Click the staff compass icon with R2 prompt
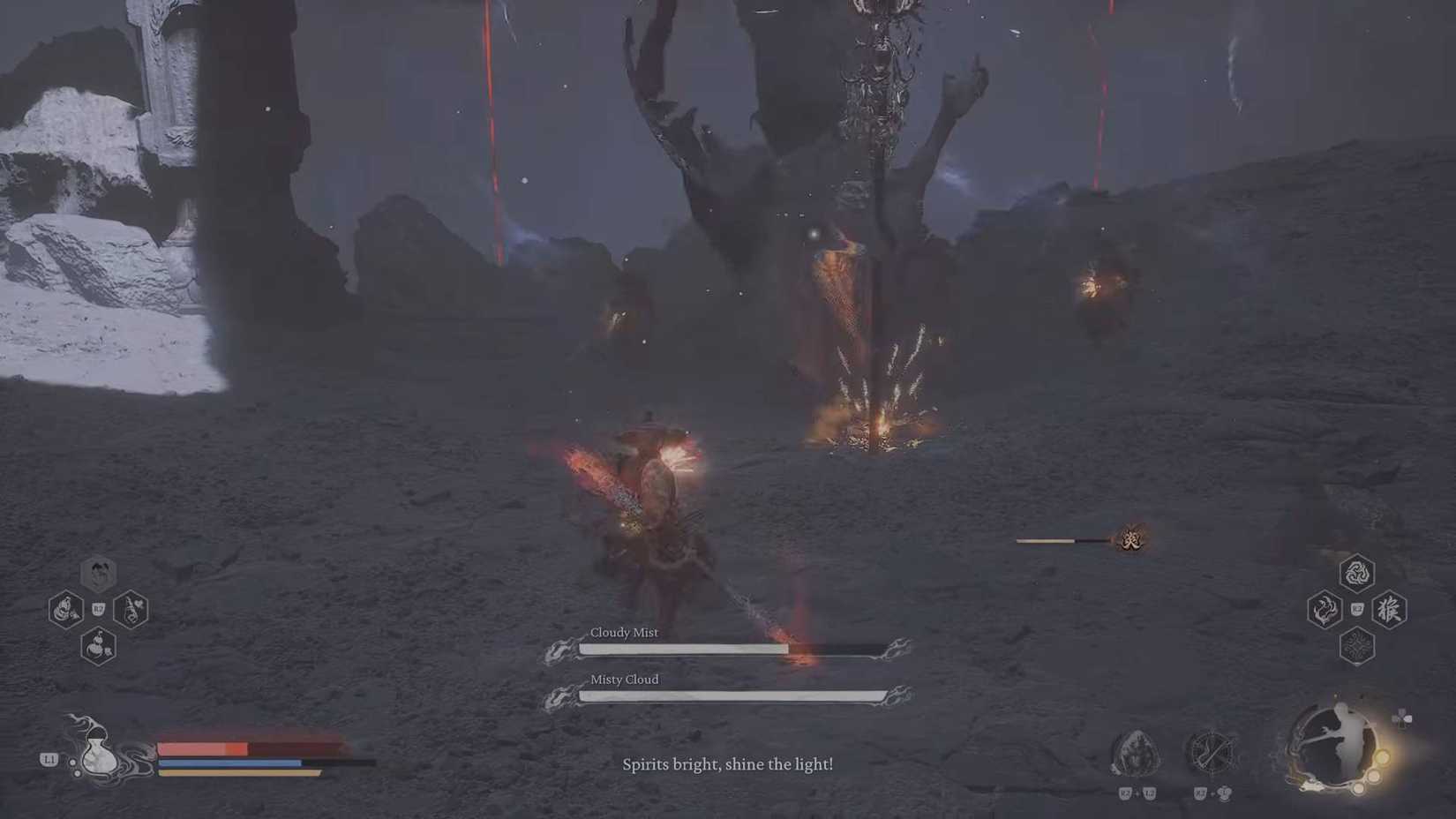This screenshot has height=819, width=1456. pyautogui.click(x=1210, y=750)
